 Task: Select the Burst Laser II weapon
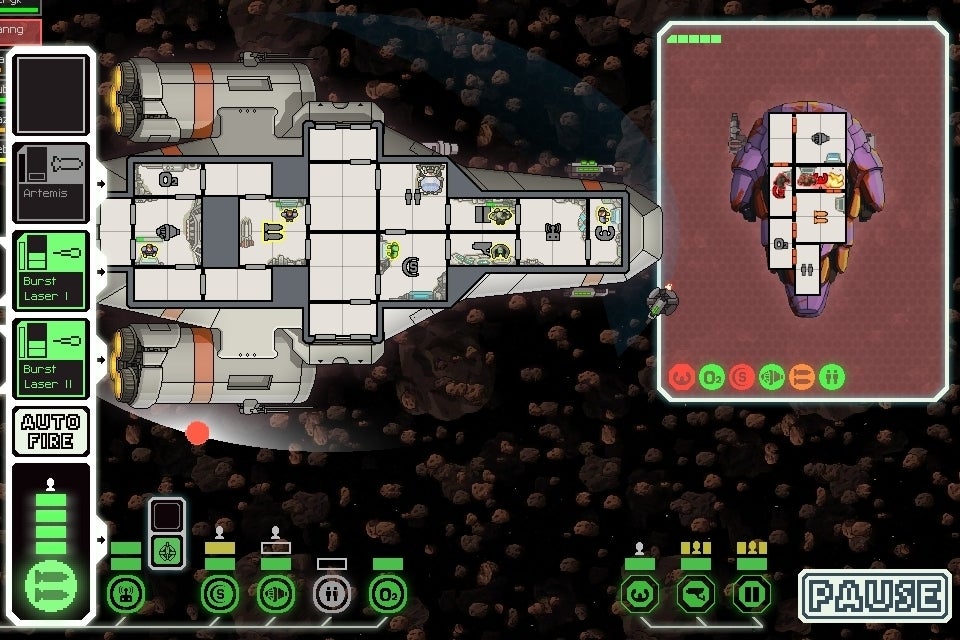click(52, 359)
